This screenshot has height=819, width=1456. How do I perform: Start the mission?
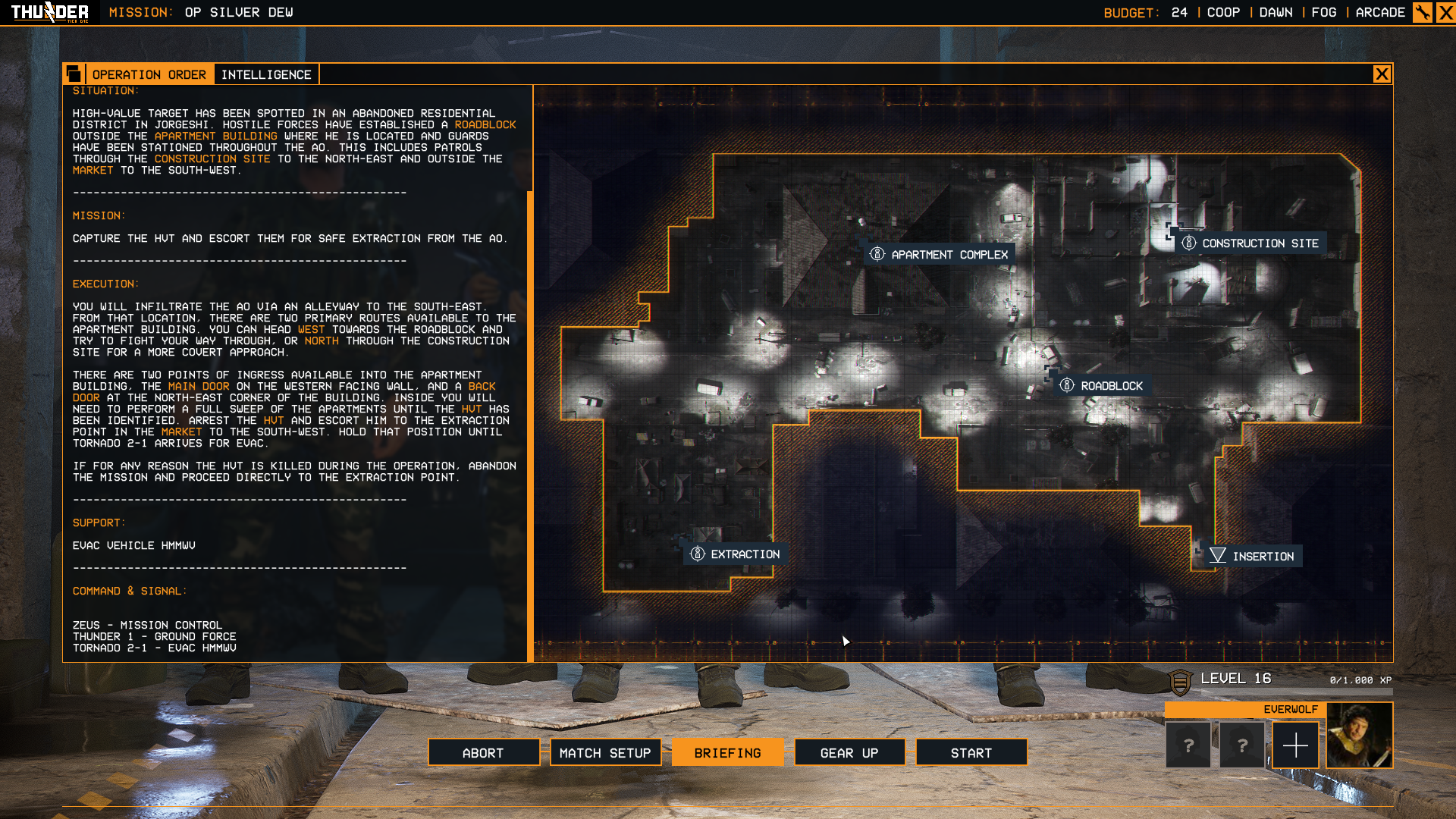coord(971,753)
